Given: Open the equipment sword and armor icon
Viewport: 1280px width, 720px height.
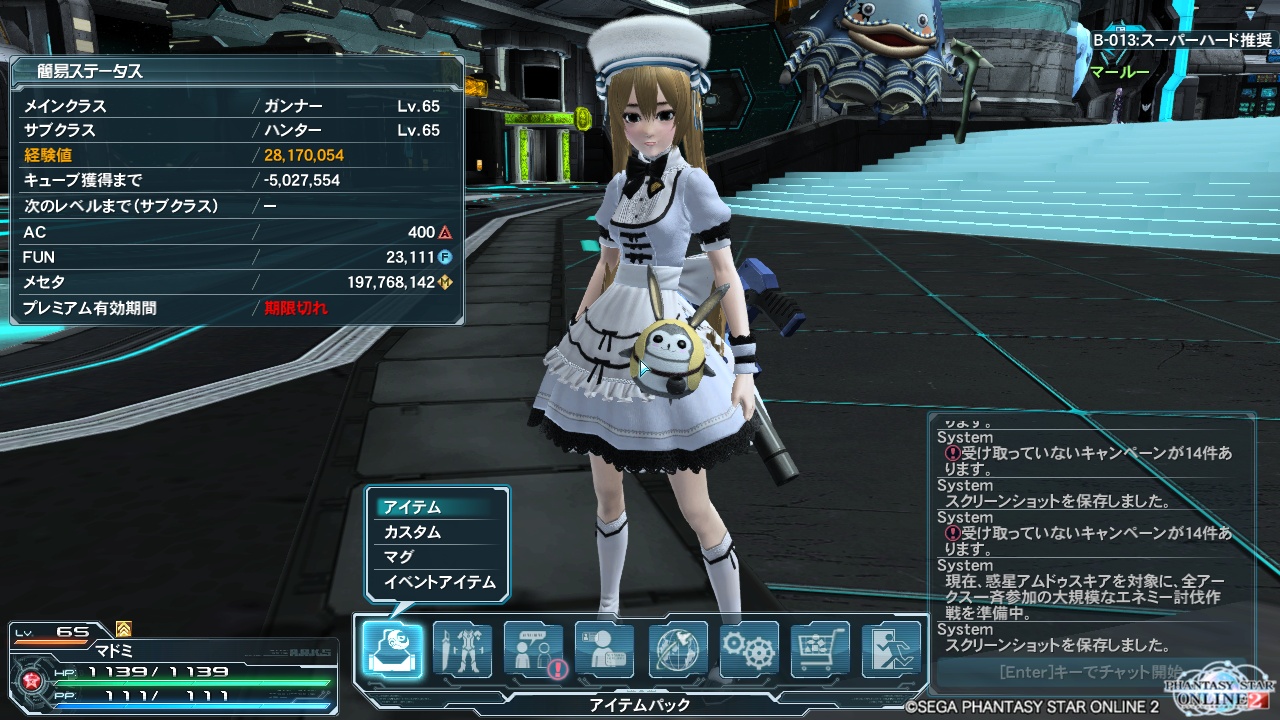Looking at the screenshot, I should (462, 650).
